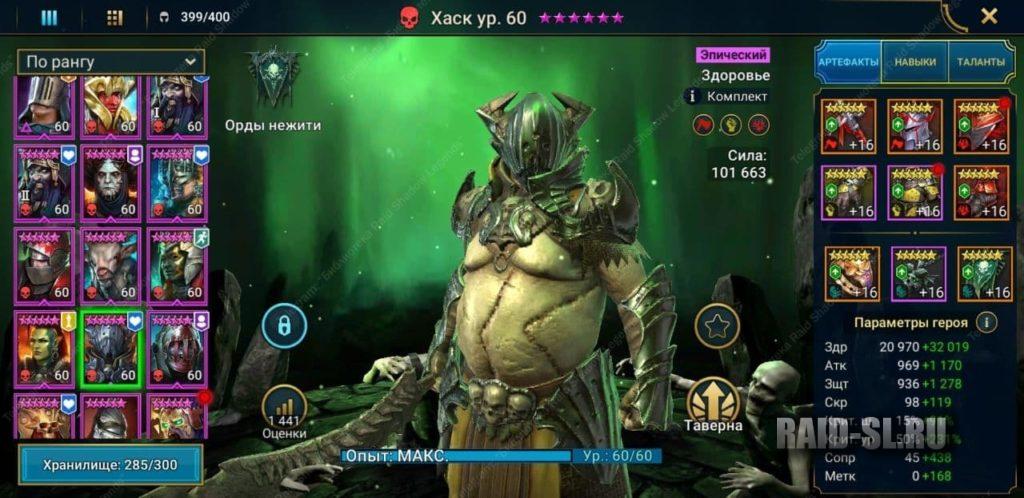Open the Орды нежити faction banner

point(272,80)
